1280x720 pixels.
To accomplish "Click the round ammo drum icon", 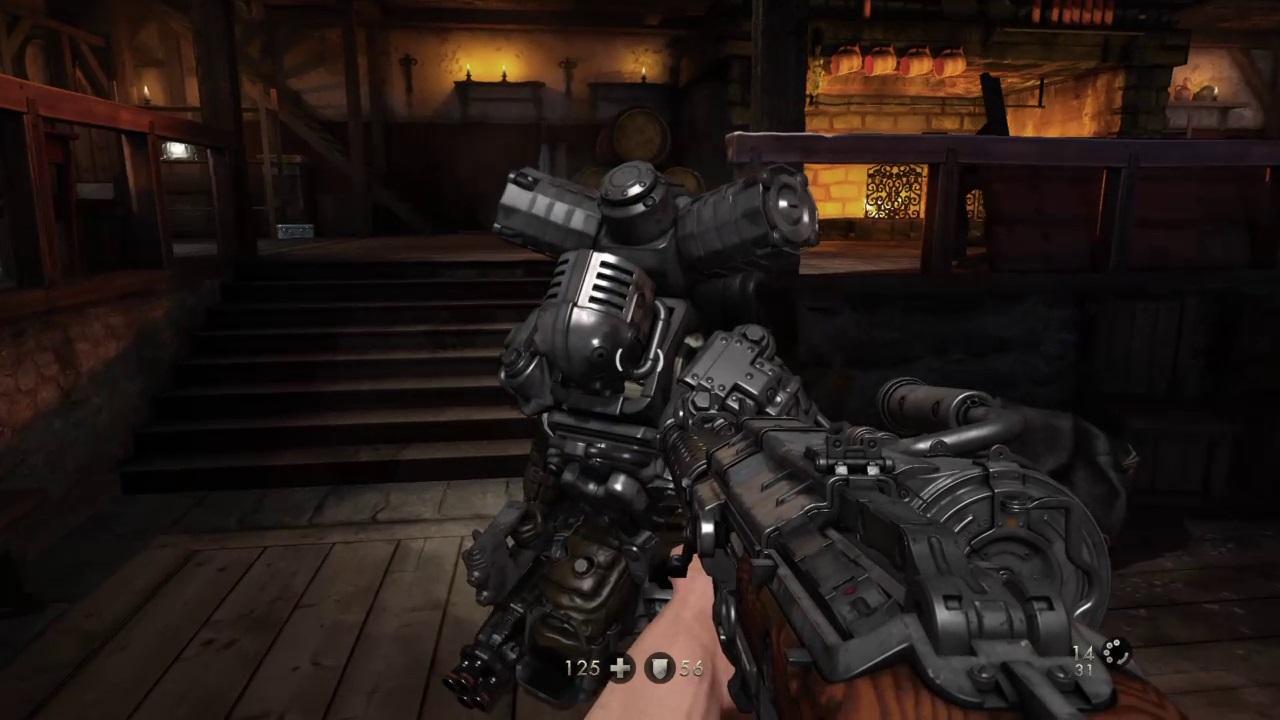I will [1114, 654].
